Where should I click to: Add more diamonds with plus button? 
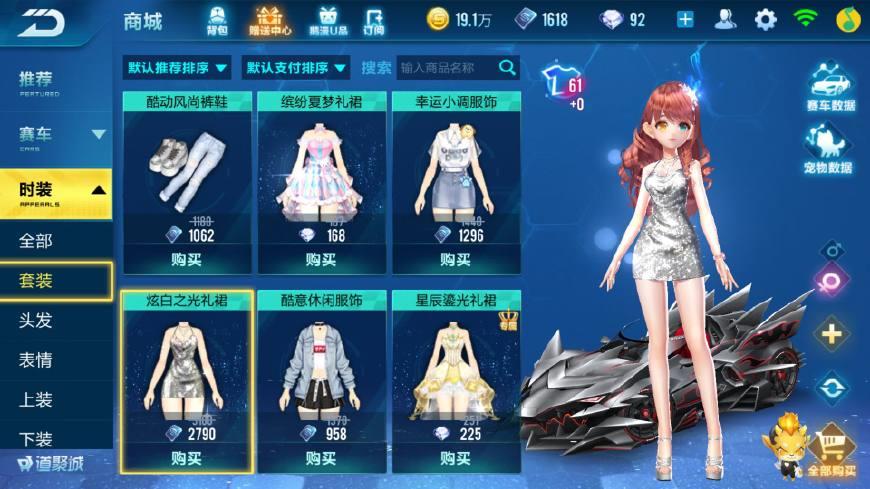click(x=685, y=20)
